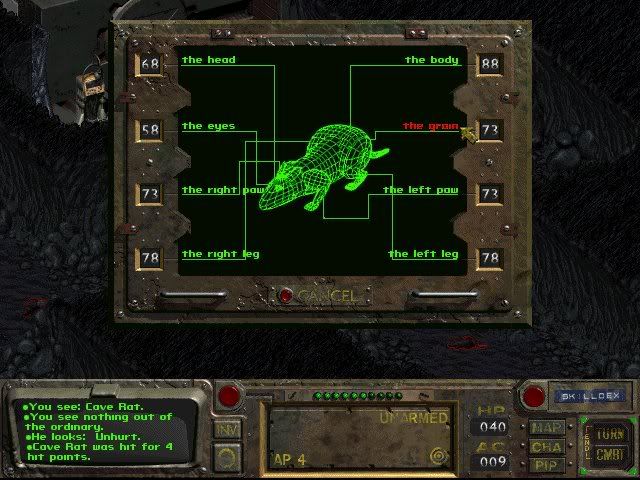Aim at the eyes
This screenshot has height=480, width=640.
click(208, 127)
